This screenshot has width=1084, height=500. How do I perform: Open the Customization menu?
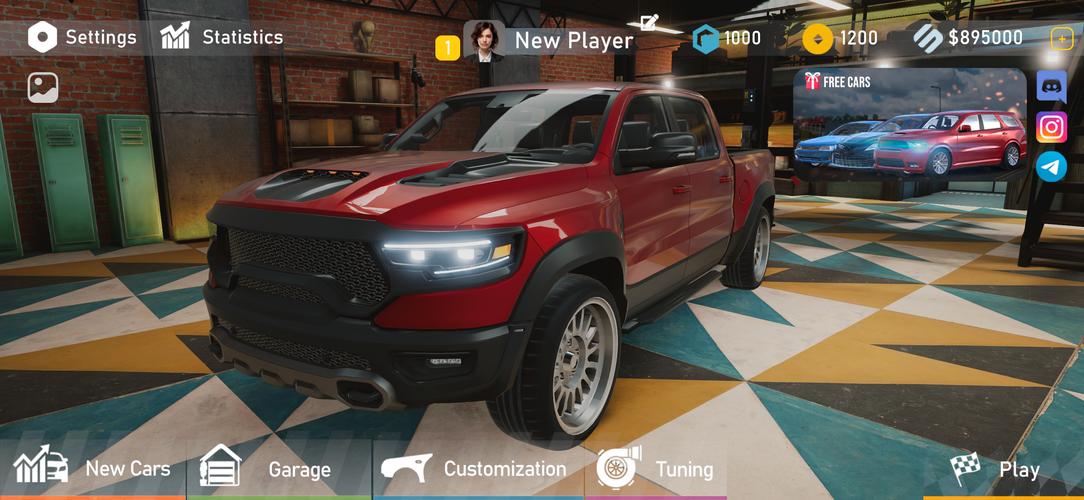click(x=475, y=468)
